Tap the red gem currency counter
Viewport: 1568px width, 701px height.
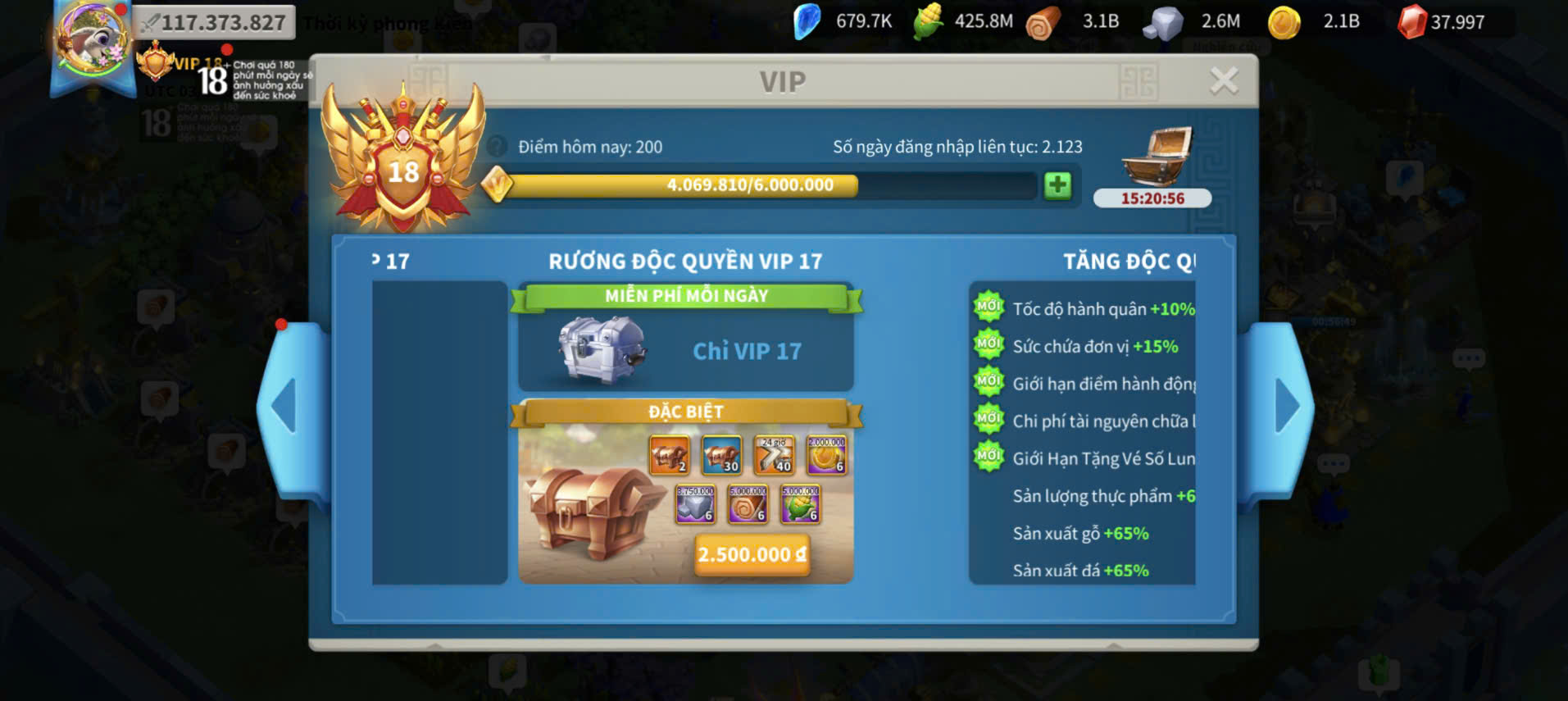pyautogui.click(x=1443, y=22)
